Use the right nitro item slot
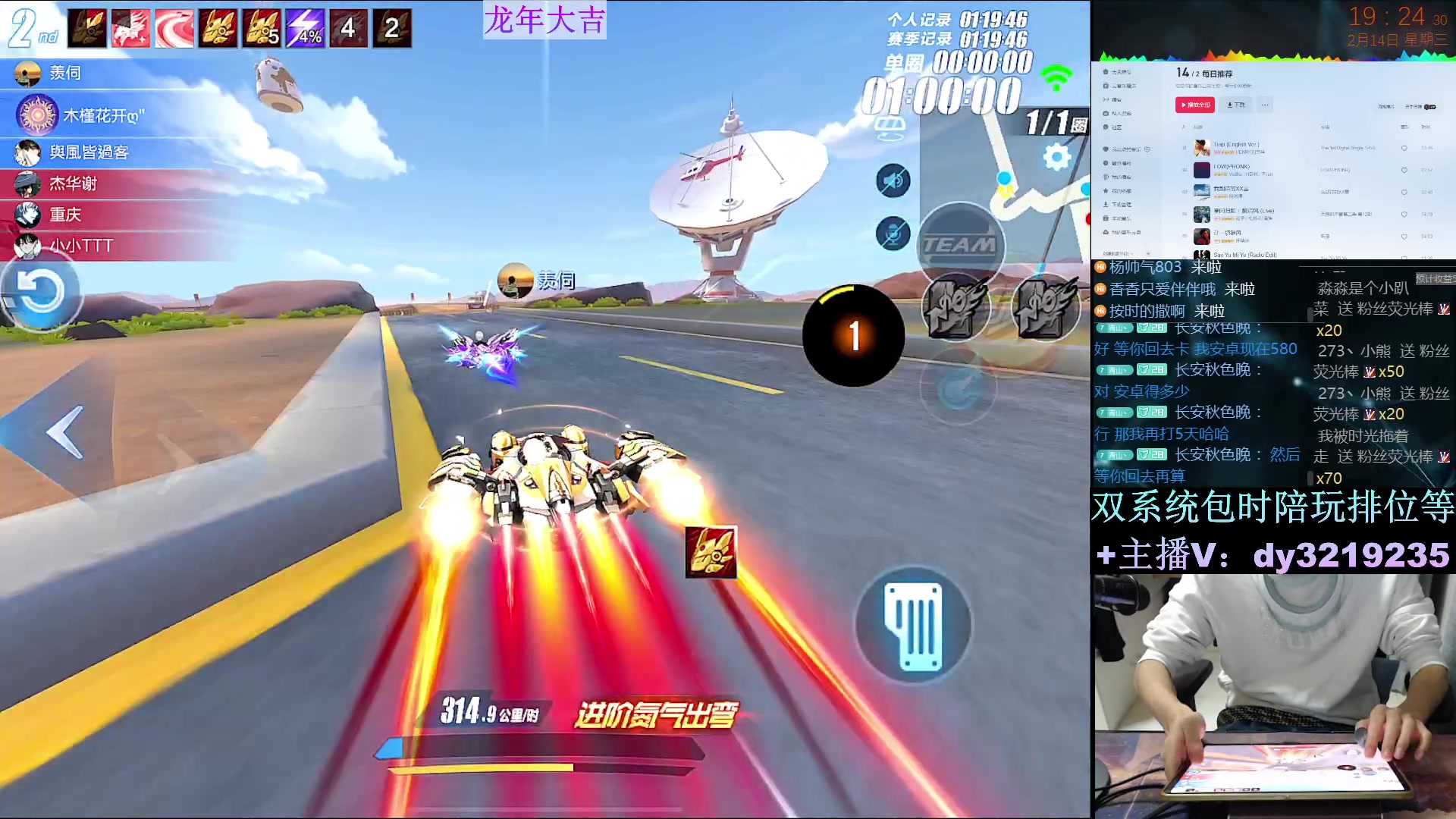The image size is (1456, 819). click(x=1046, y=307)
